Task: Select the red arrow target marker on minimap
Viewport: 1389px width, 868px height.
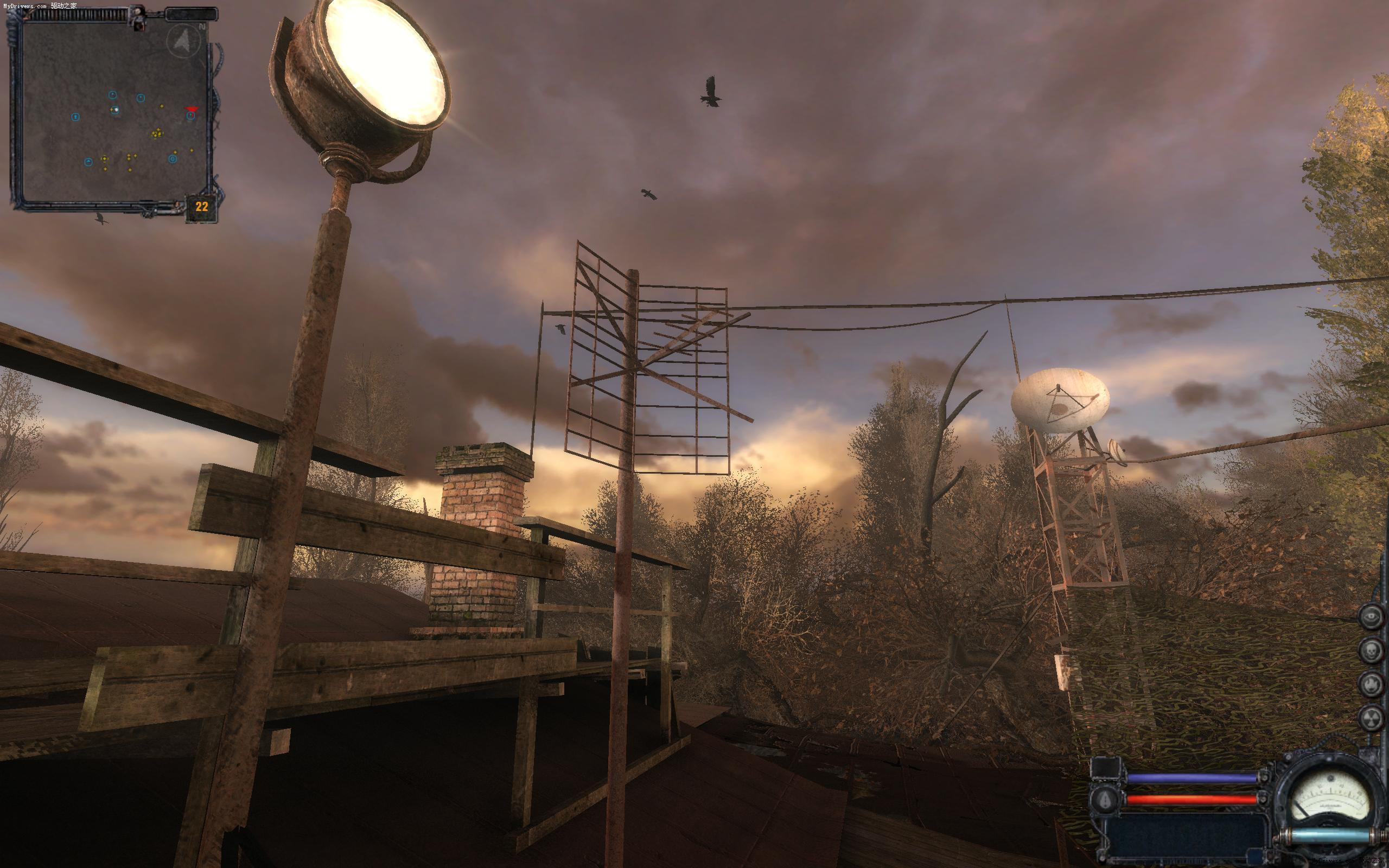Action: click(x=190, y=108)
